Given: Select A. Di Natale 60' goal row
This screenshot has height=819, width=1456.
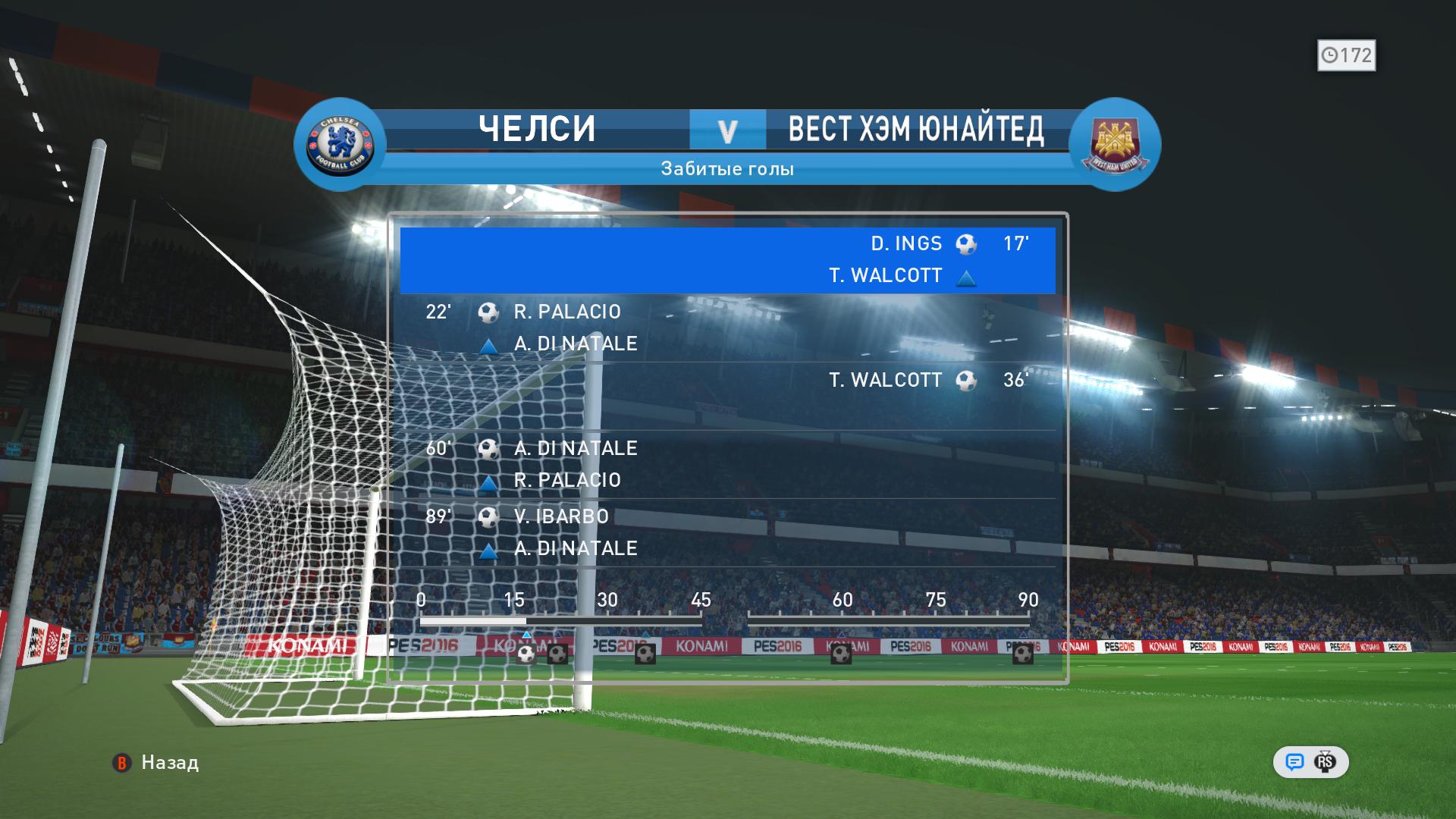Looking at the screenshot, I should click(x=727, y=464).
